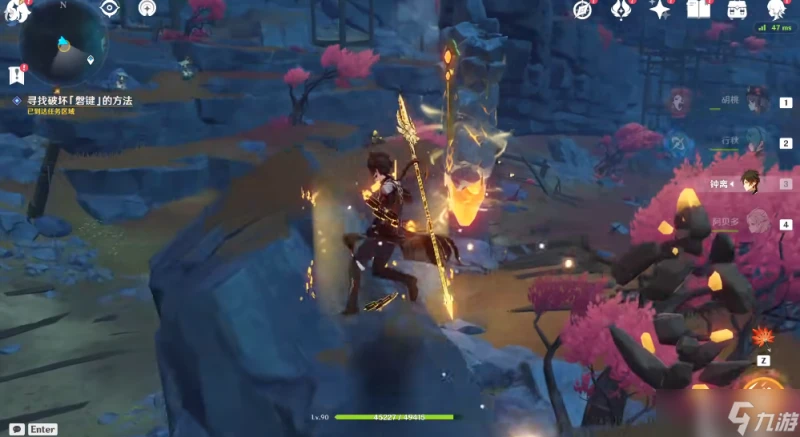The image size is (800, 437).
Task: Open the adventurer handbook book icon
Action: (699, 11)
